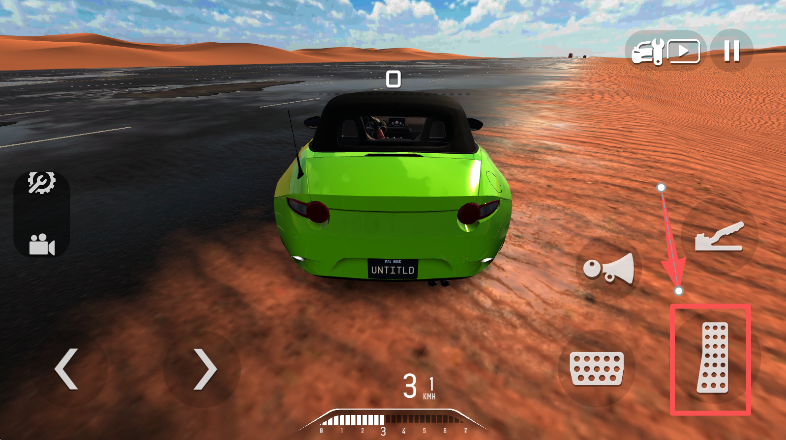Tap the tall gas pedal to accelerate
Screen dimensions: 786x440
click(713, 359)
